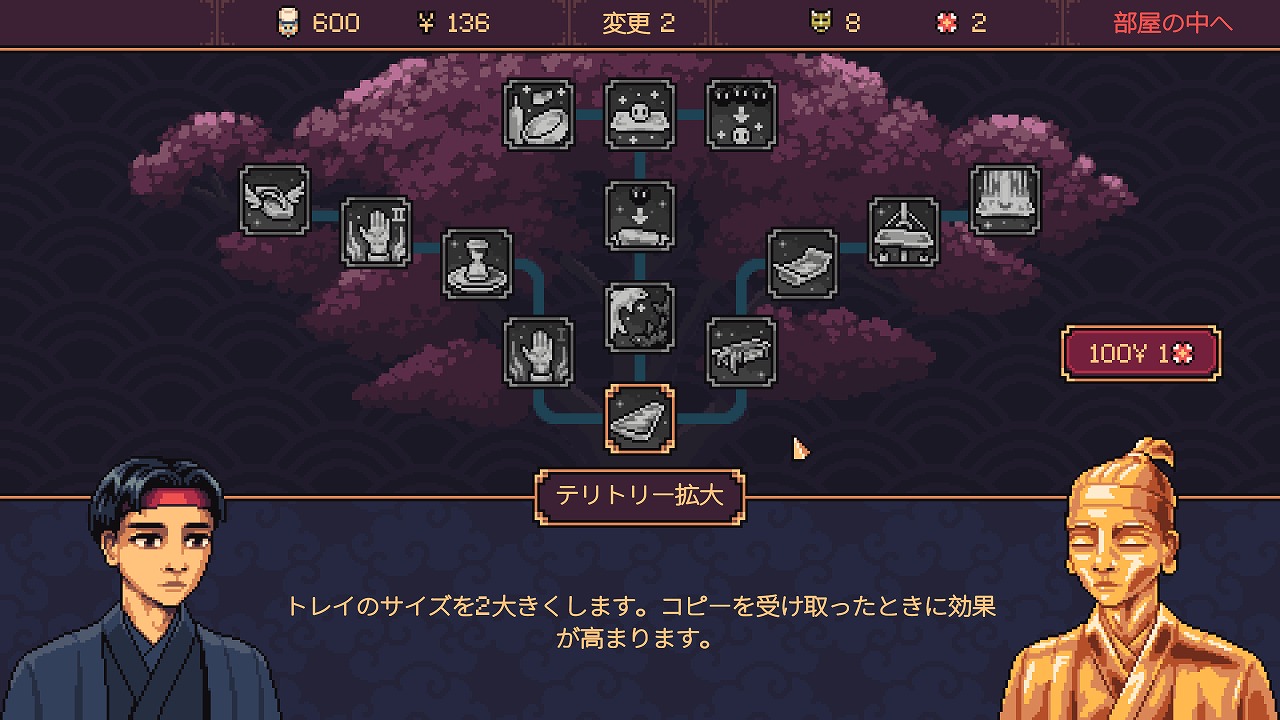This screenshot has width=1280, height=720.
Task: Click the 部屋の中へ button
Action: coord(1173,23)
